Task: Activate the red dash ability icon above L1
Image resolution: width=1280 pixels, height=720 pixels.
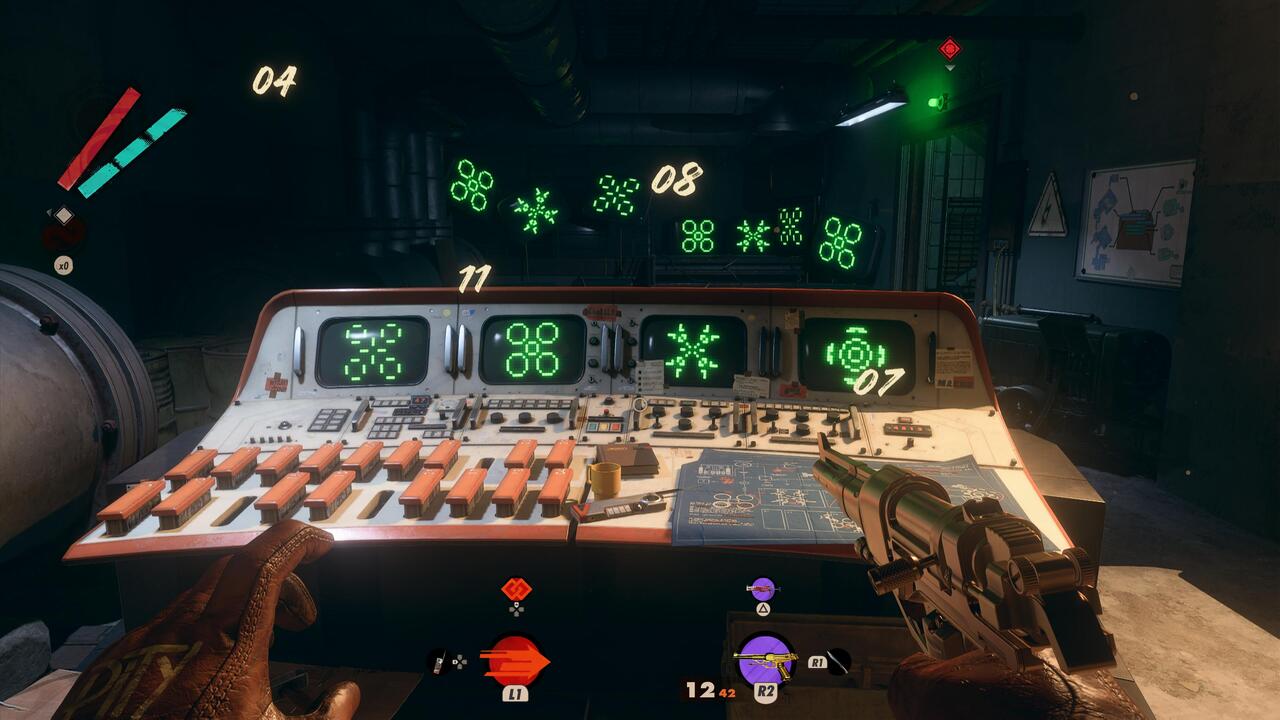Action: (x=515, y=653)
